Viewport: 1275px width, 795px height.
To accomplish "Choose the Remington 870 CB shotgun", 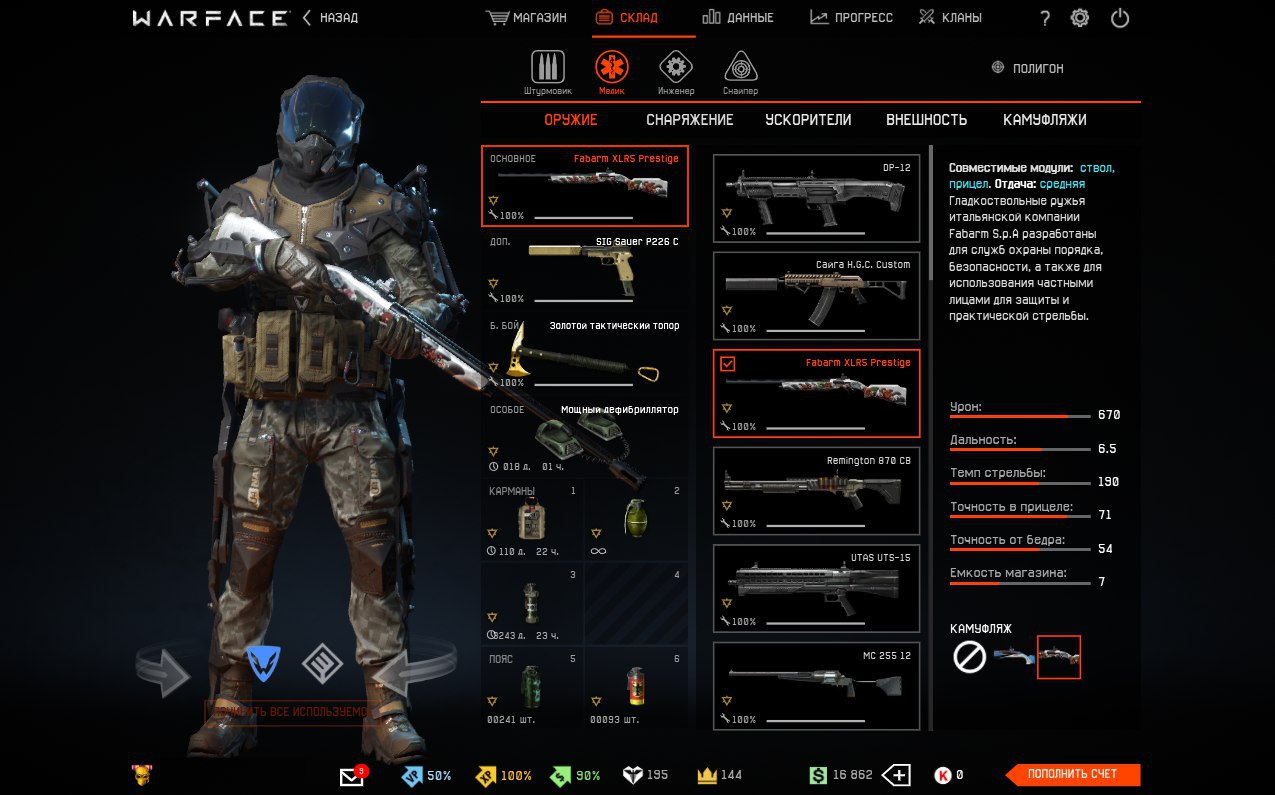I will [816, 491].
